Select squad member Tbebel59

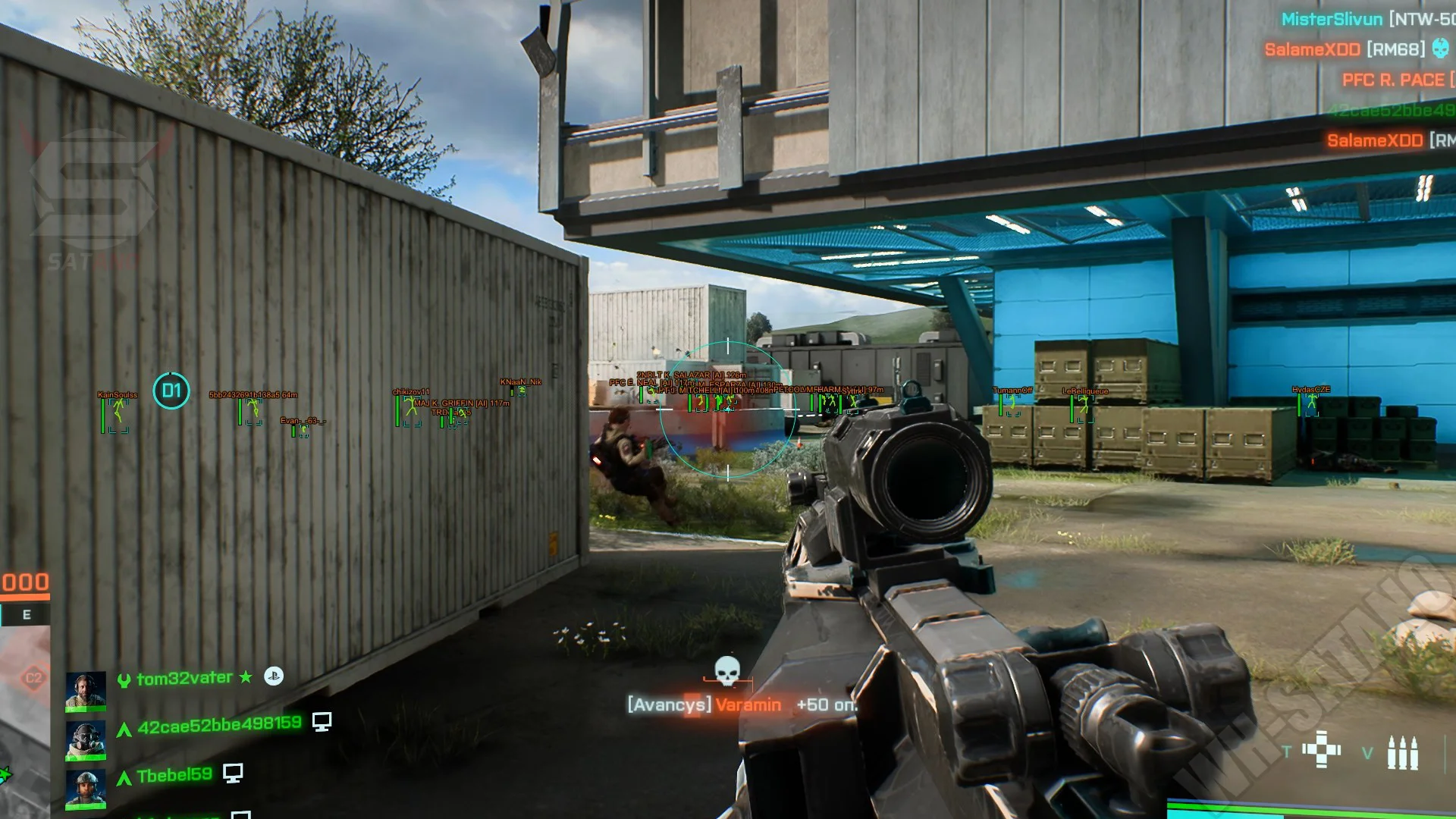(174, 775)
